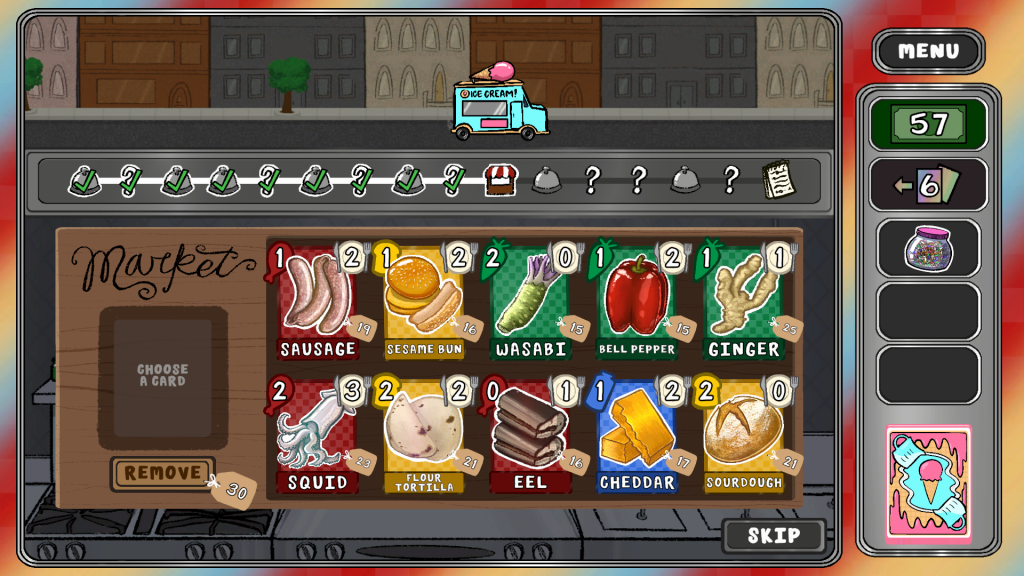
Task: Skip the market
Action: [x=773, y=535]
